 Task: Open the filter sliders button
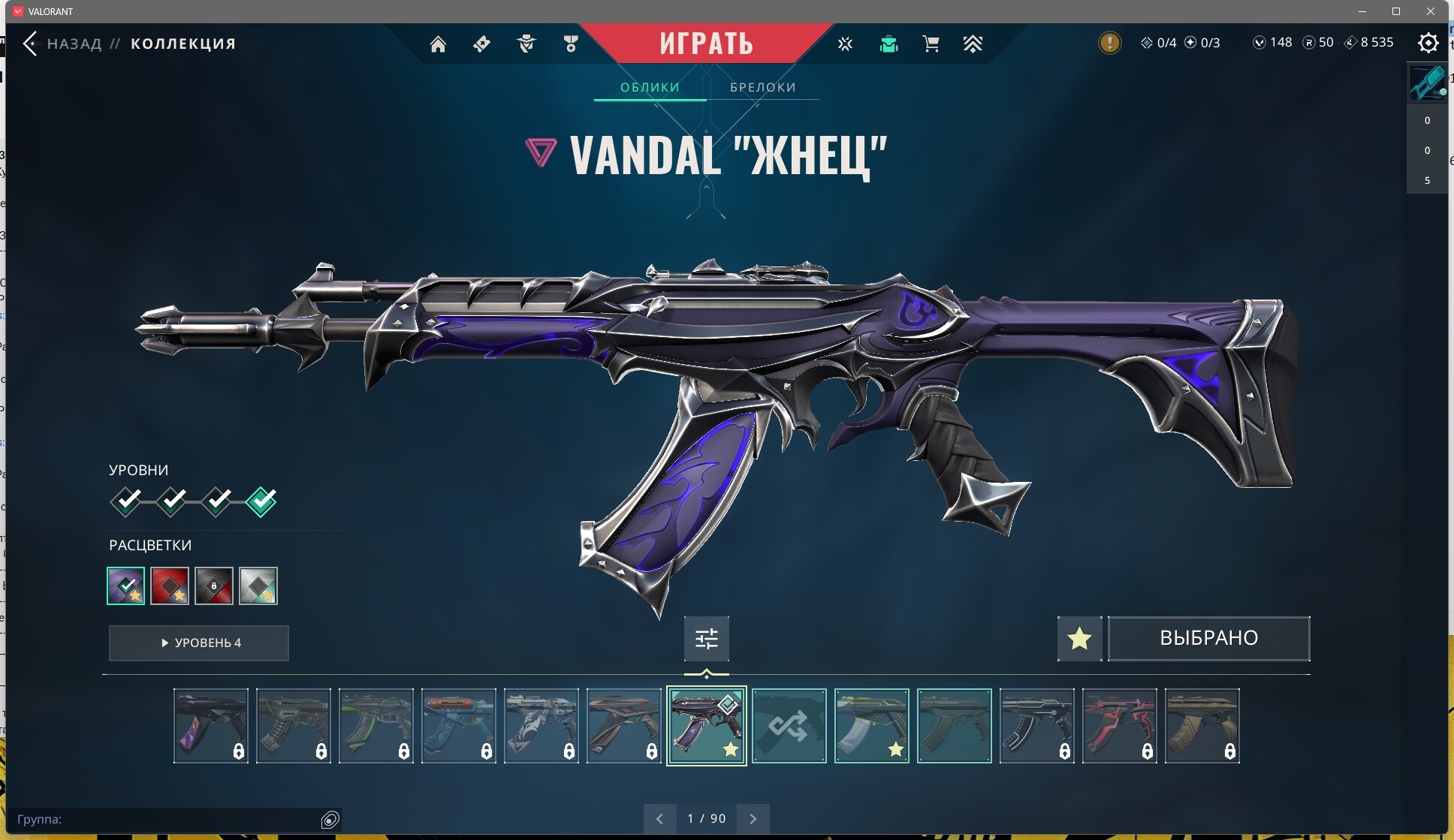[x=706, y=638]
